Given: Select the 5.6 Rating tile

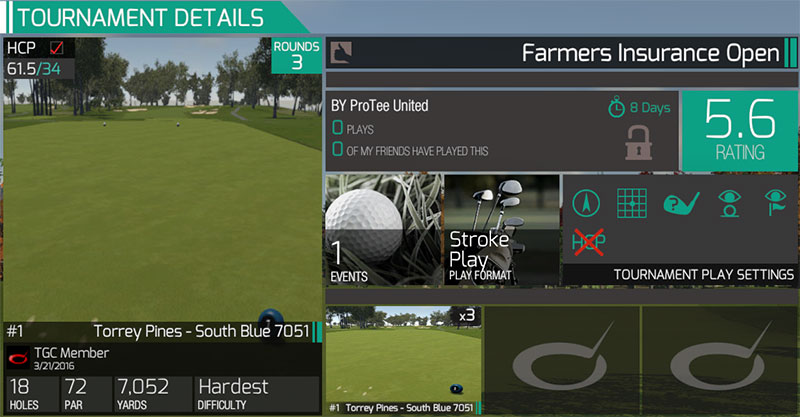Looking at the screenshot, I should 739,130.
